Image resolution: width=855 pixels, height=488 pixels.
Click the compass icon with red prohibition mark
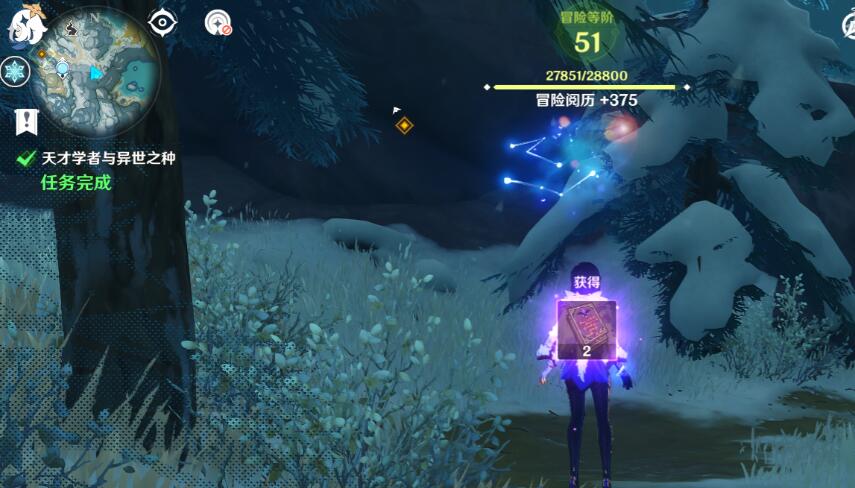[x=217, y=22]
